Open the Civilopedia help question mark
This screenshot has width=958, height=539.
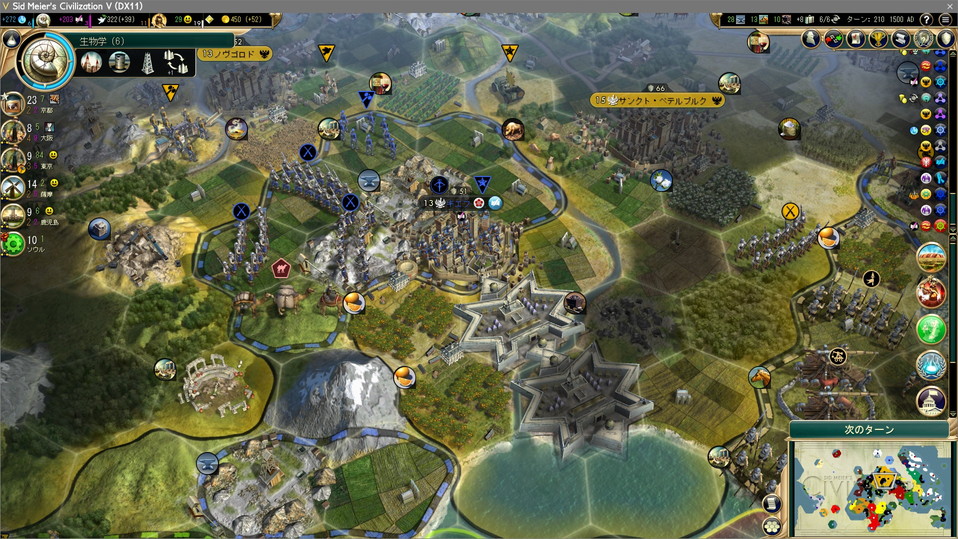coord(926,19)
